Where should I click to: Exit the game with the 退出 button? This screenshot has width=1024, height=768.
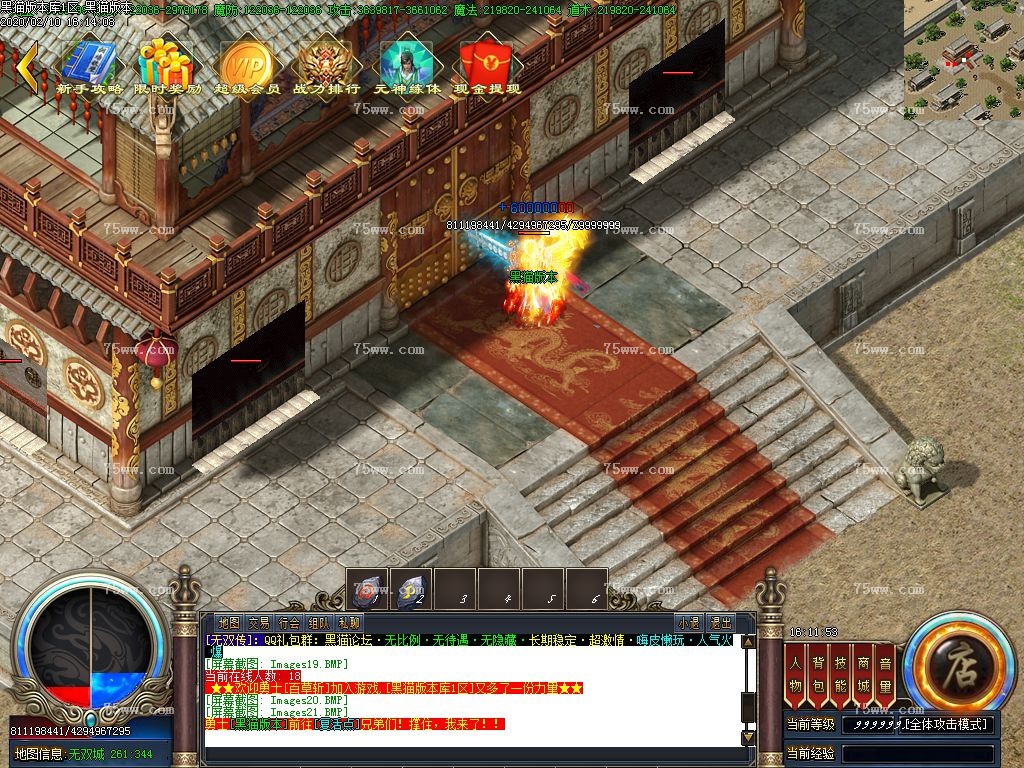pos(719,623)
